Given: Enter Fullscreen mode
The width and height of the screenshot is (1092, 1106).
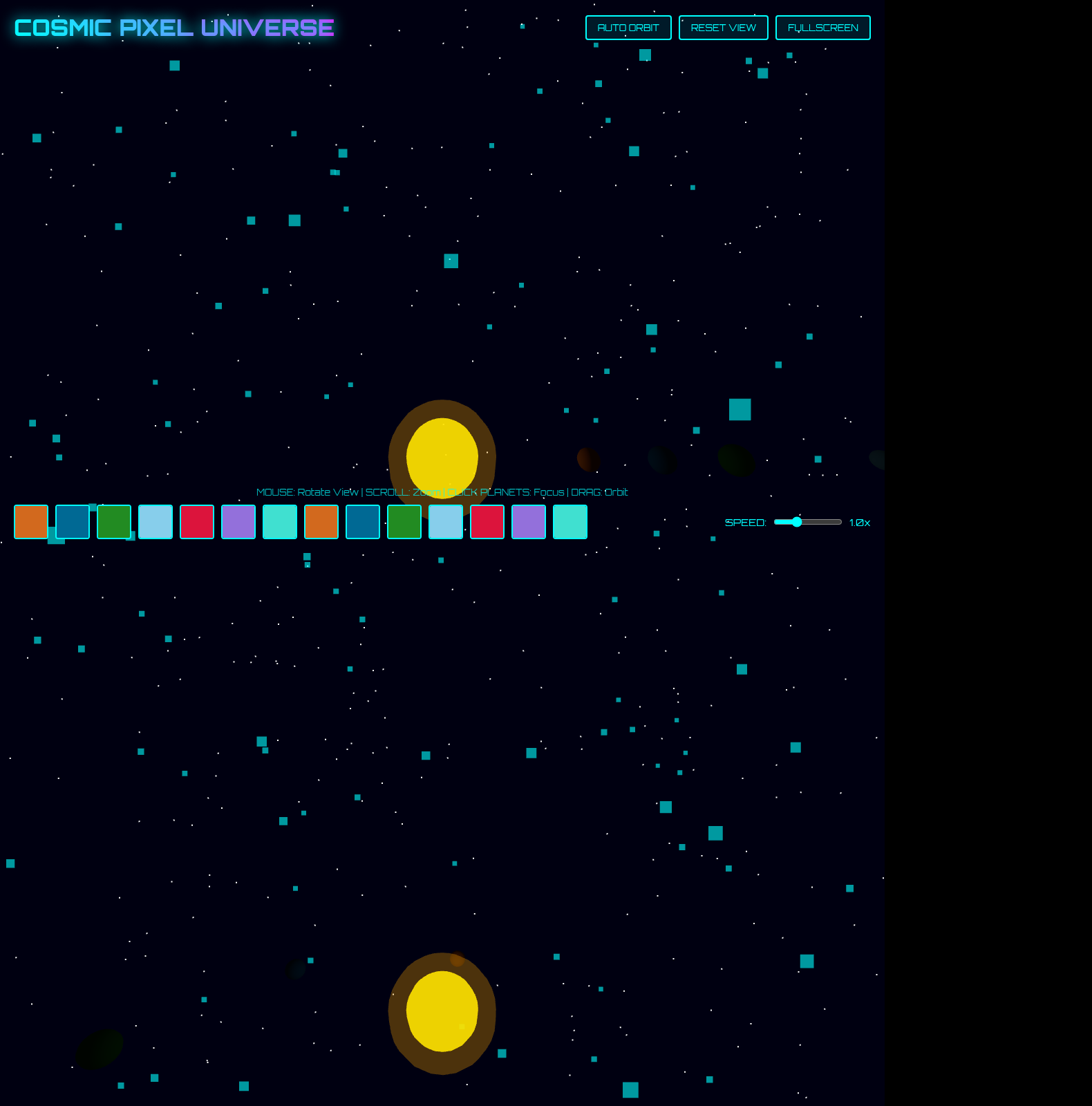Looking at the screenshot, I should pyautogui.click(x=822, y=28).
